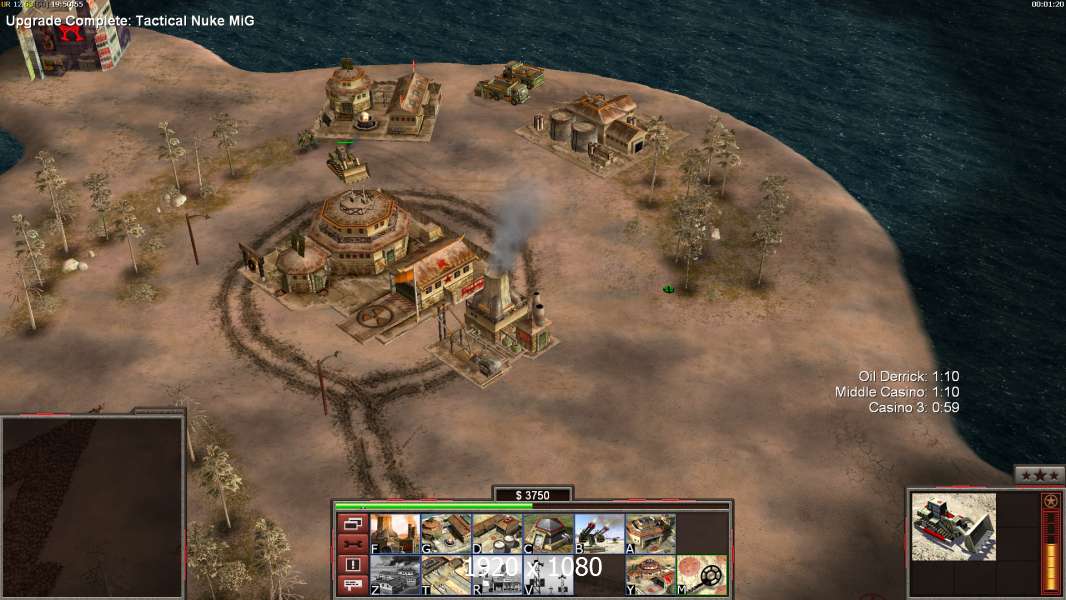1066x600 pixels.
Task: Select the barracks build icon marked G
Action: tap(445, 534)
